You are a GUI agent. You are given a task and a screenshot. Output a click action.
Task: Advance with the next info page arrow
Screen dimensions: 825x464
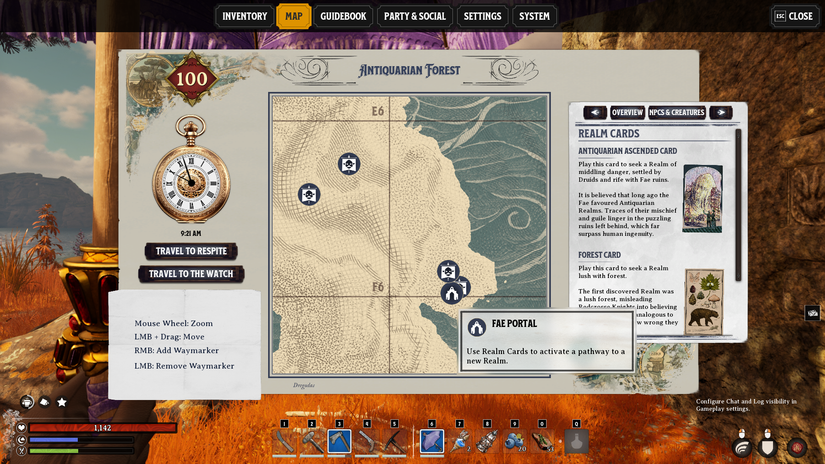pyautogui.click(x=720, y=113)
